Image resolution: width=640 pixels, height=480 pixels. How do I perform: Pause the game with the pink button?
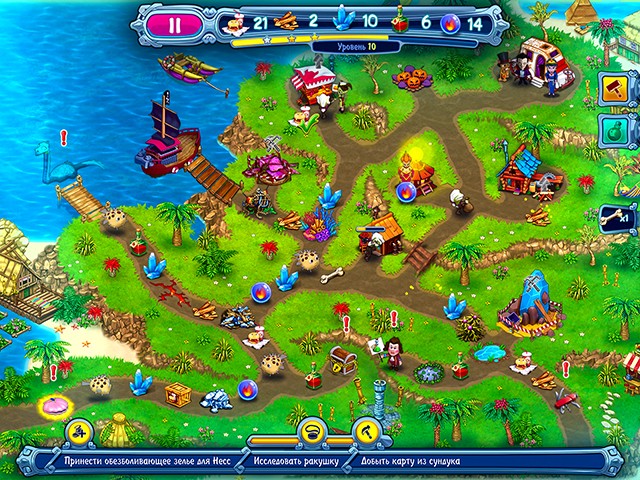(x=177, y=26)
